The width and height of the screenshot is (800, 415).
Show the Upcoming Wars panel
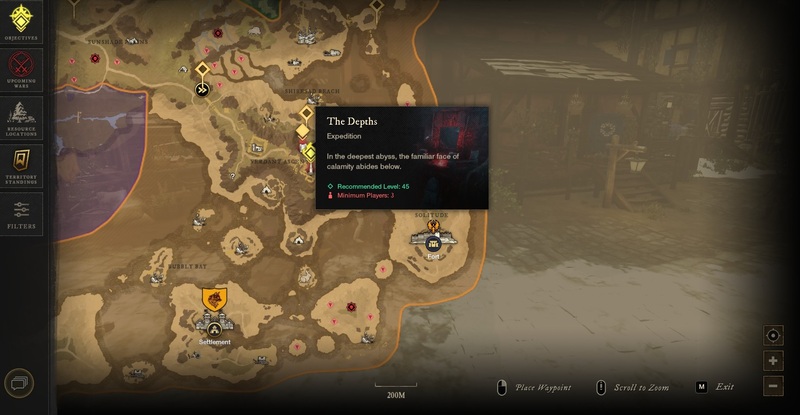(x=21, y=68)
